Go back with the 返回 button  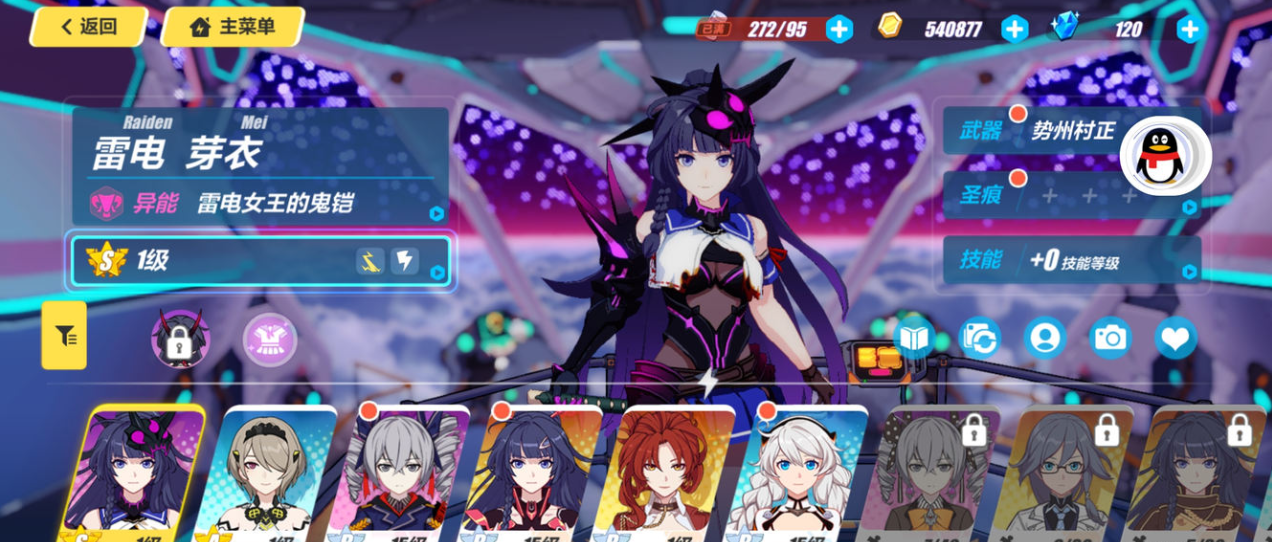[x=88, y=27]
